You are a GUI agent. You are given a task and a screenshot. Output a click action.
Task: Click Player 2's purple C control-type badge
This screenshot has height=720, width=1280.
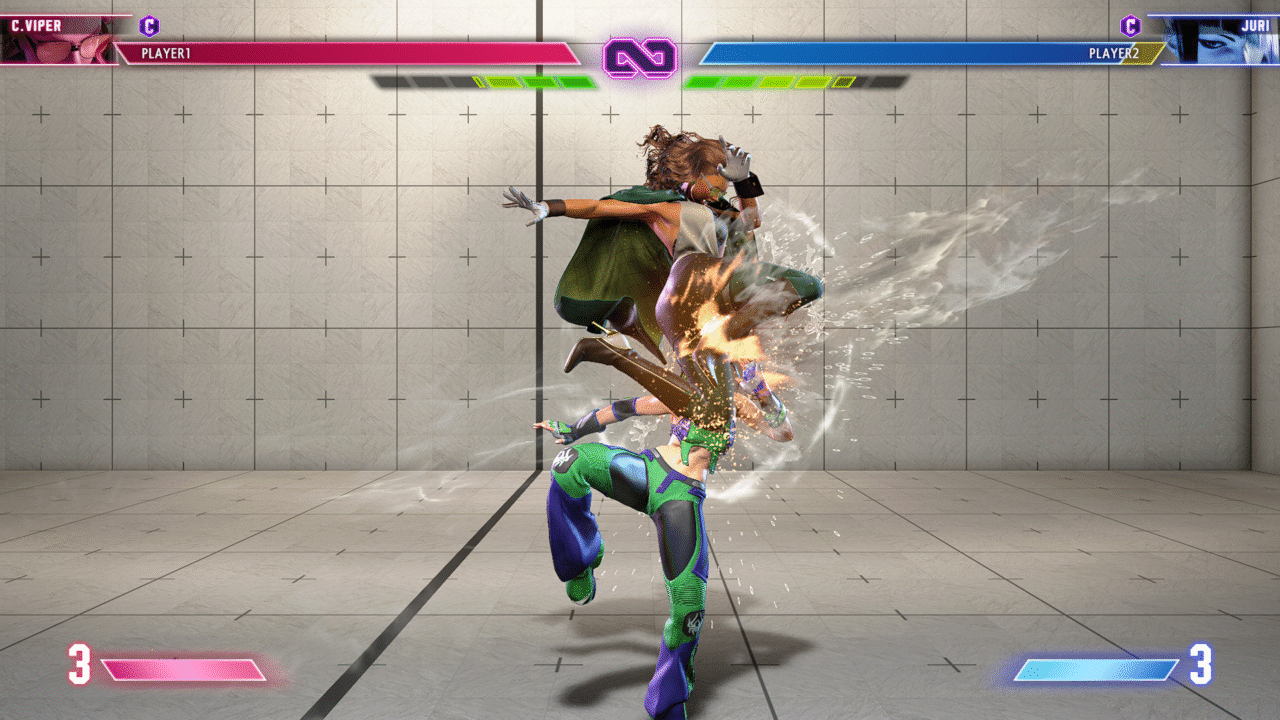click(x=1130, y=26)
